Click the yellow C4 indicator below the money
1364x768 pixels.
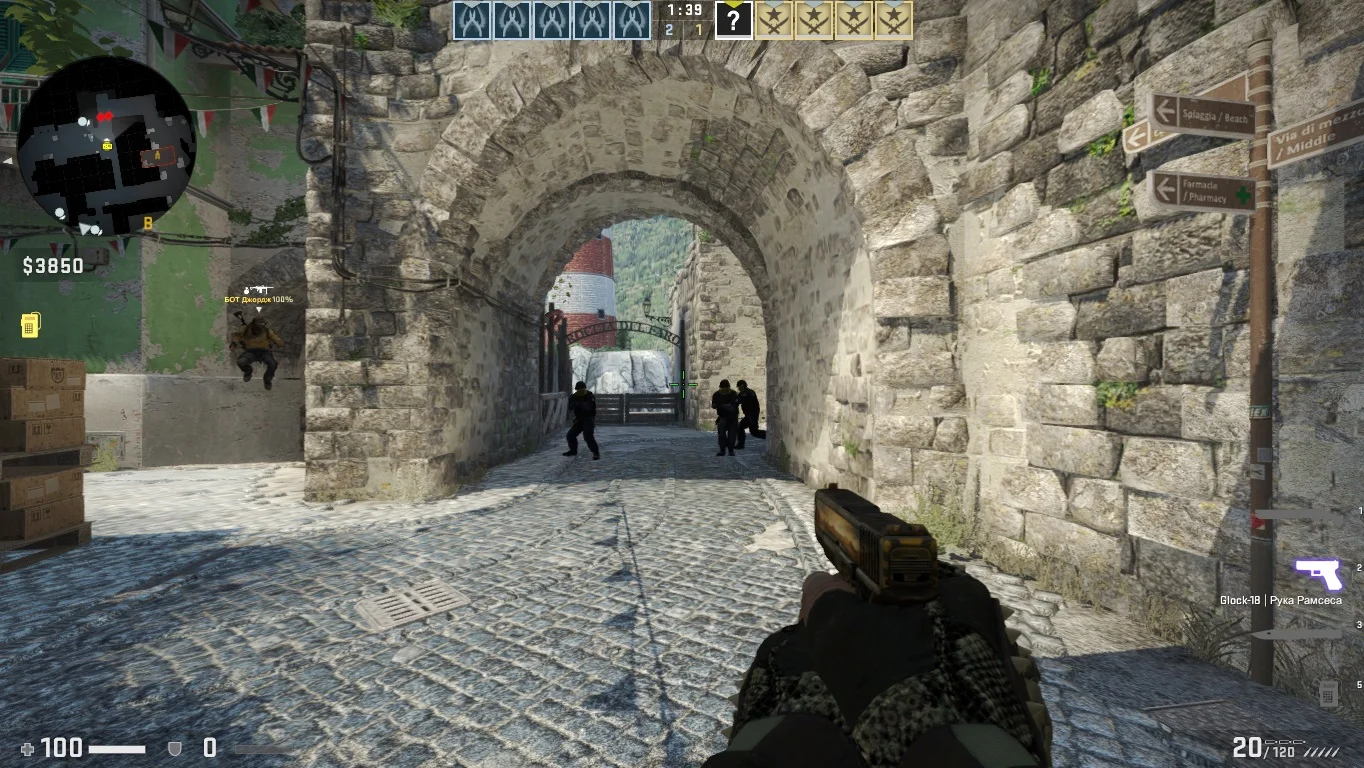tap(30, 325)
